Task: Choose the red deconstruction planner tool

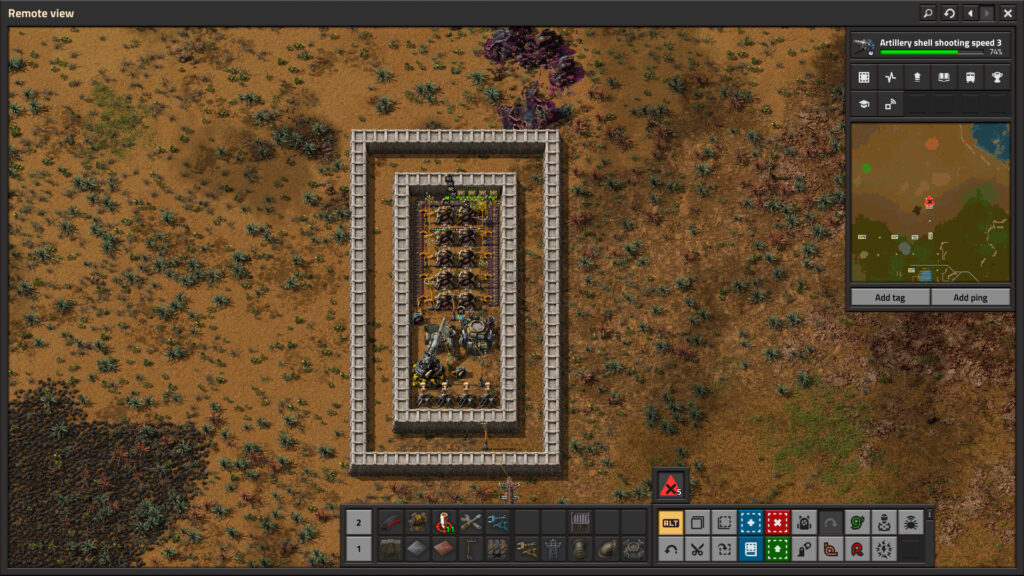Action: 777,522
